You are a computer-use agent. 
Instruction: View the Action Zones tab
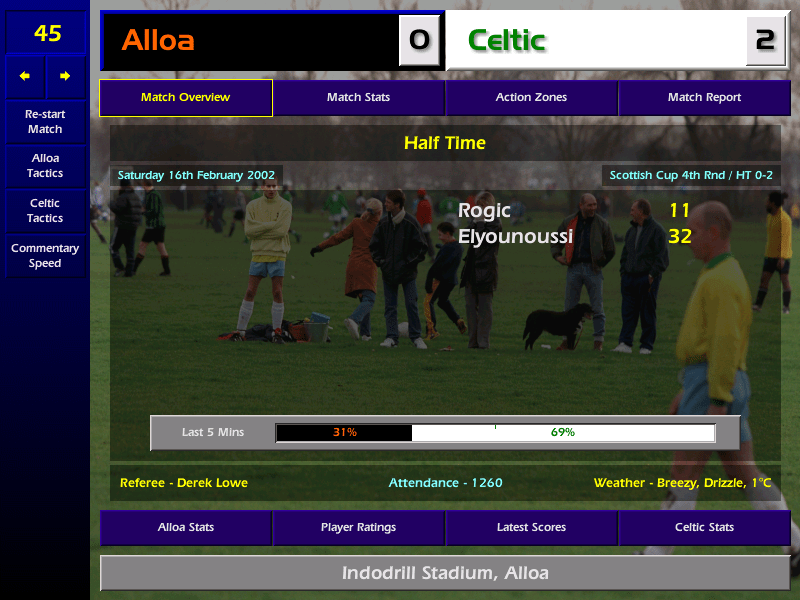(531, 98)
